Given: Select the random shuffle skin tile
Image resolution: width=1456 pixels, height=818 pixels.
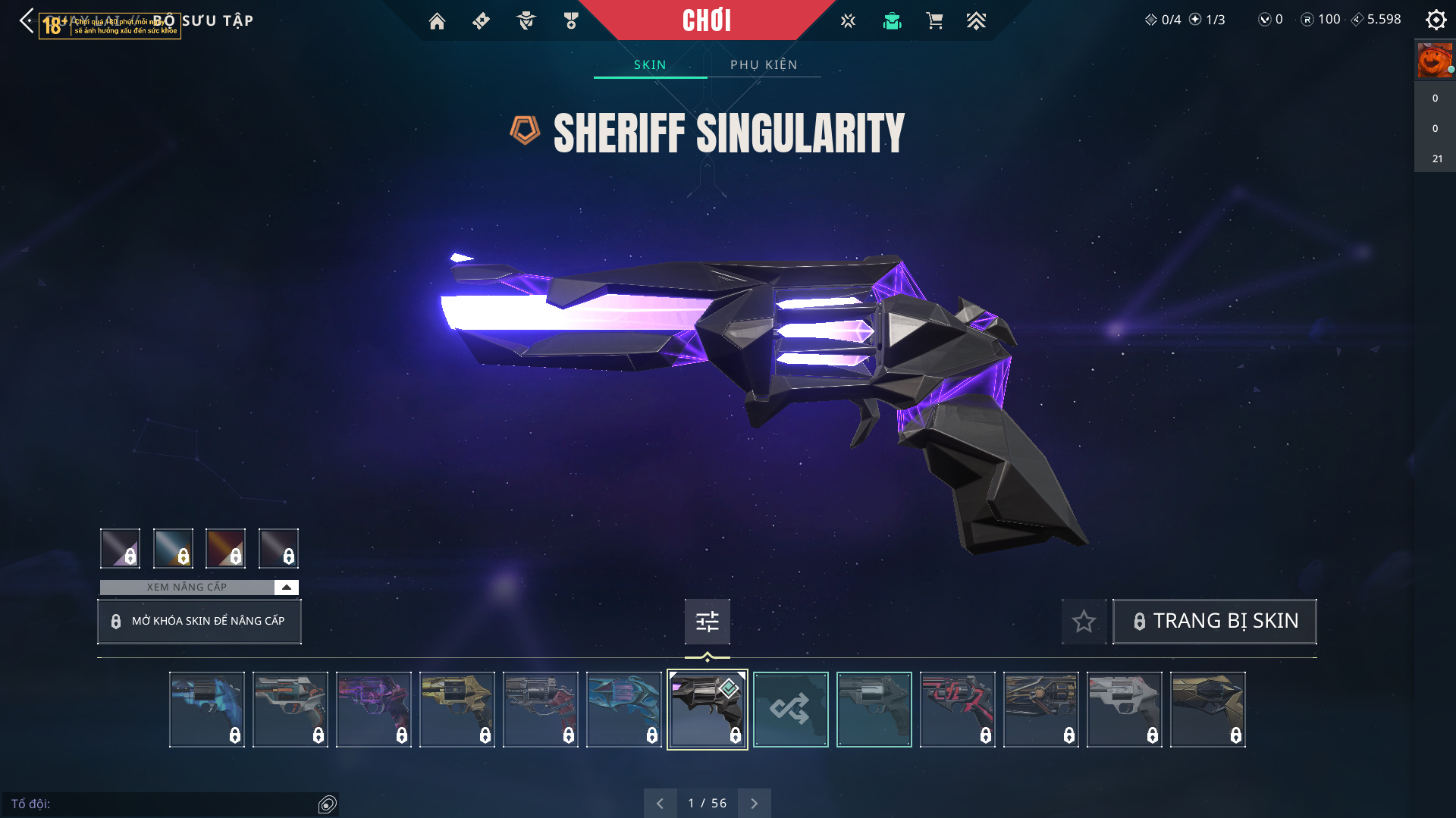Looking at the screenshot, I should [790, 710].
